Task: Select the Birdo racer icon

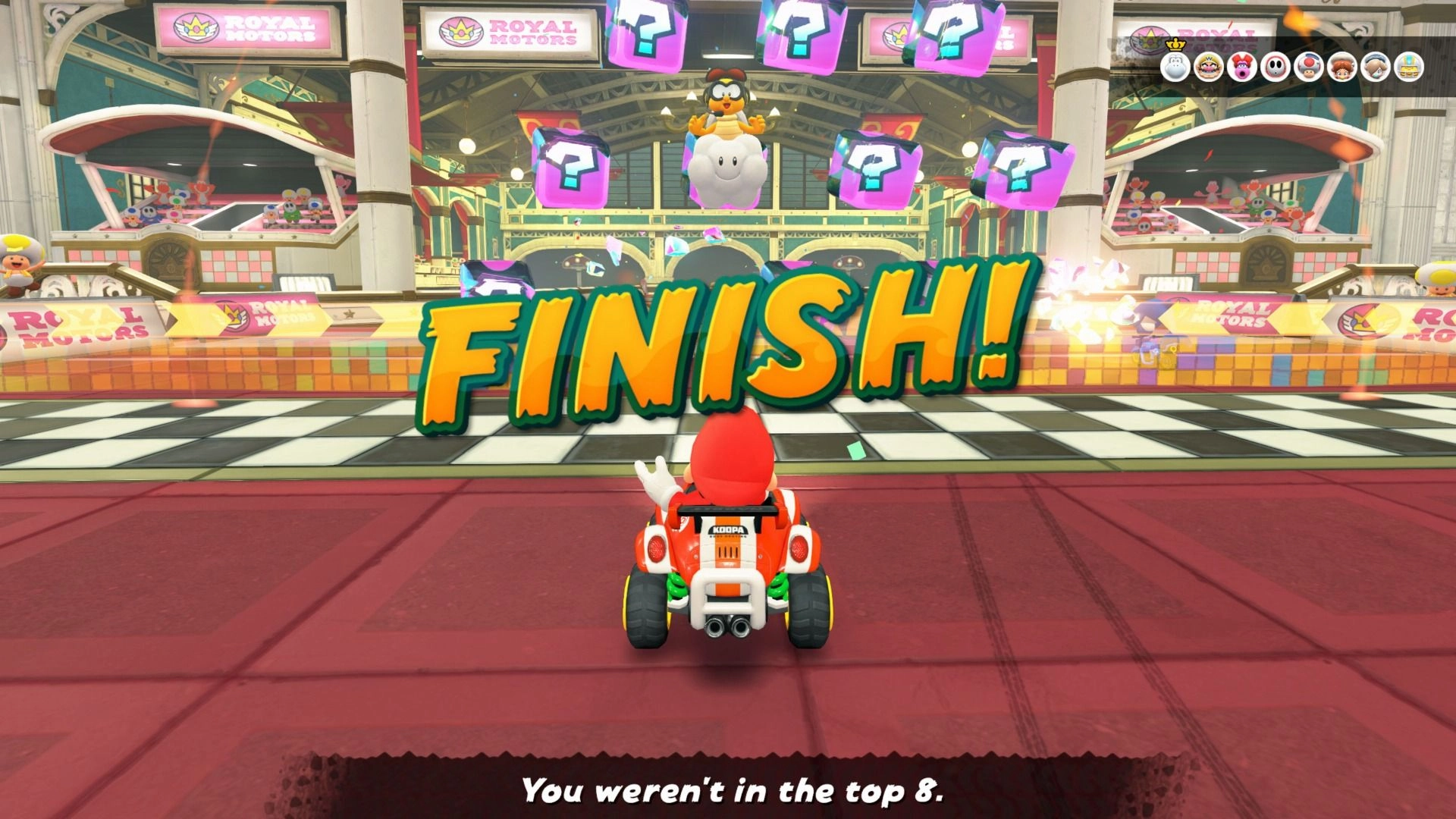Action: pyautogui.click(x=1241, y=67)
